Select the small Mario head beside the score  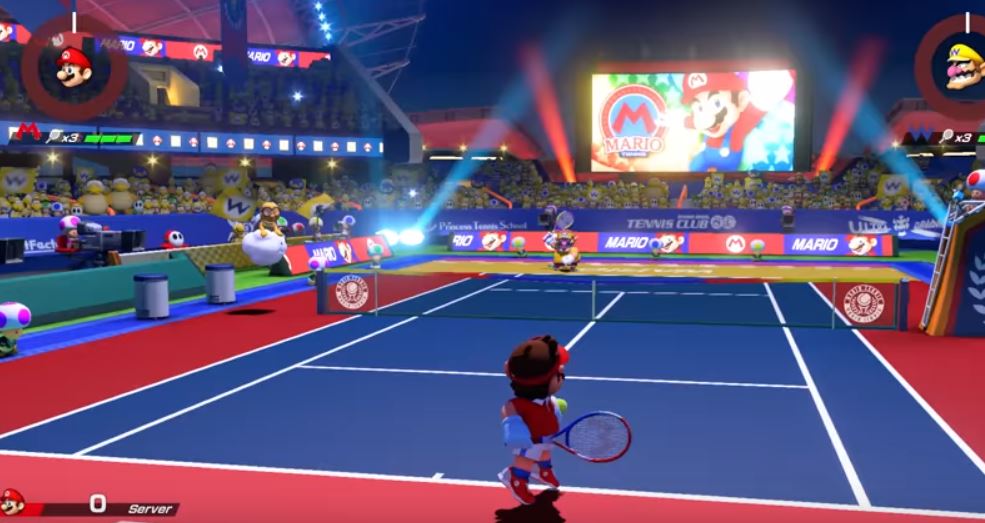click(x=12, y=502)
